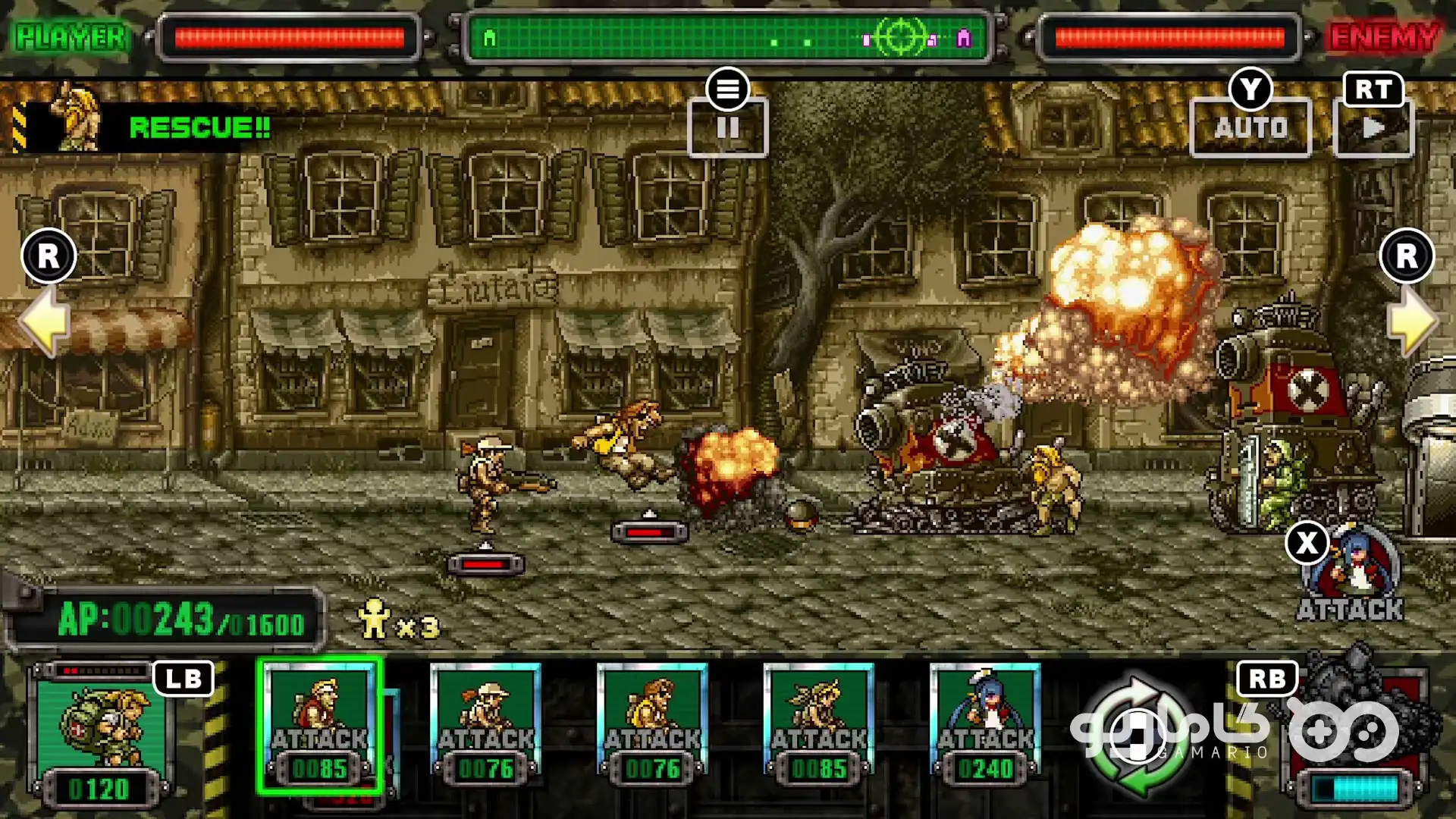Deploy the safari-hat soldier unit card
Viewport: 1456px width, 819px height.
click(485, 724)
